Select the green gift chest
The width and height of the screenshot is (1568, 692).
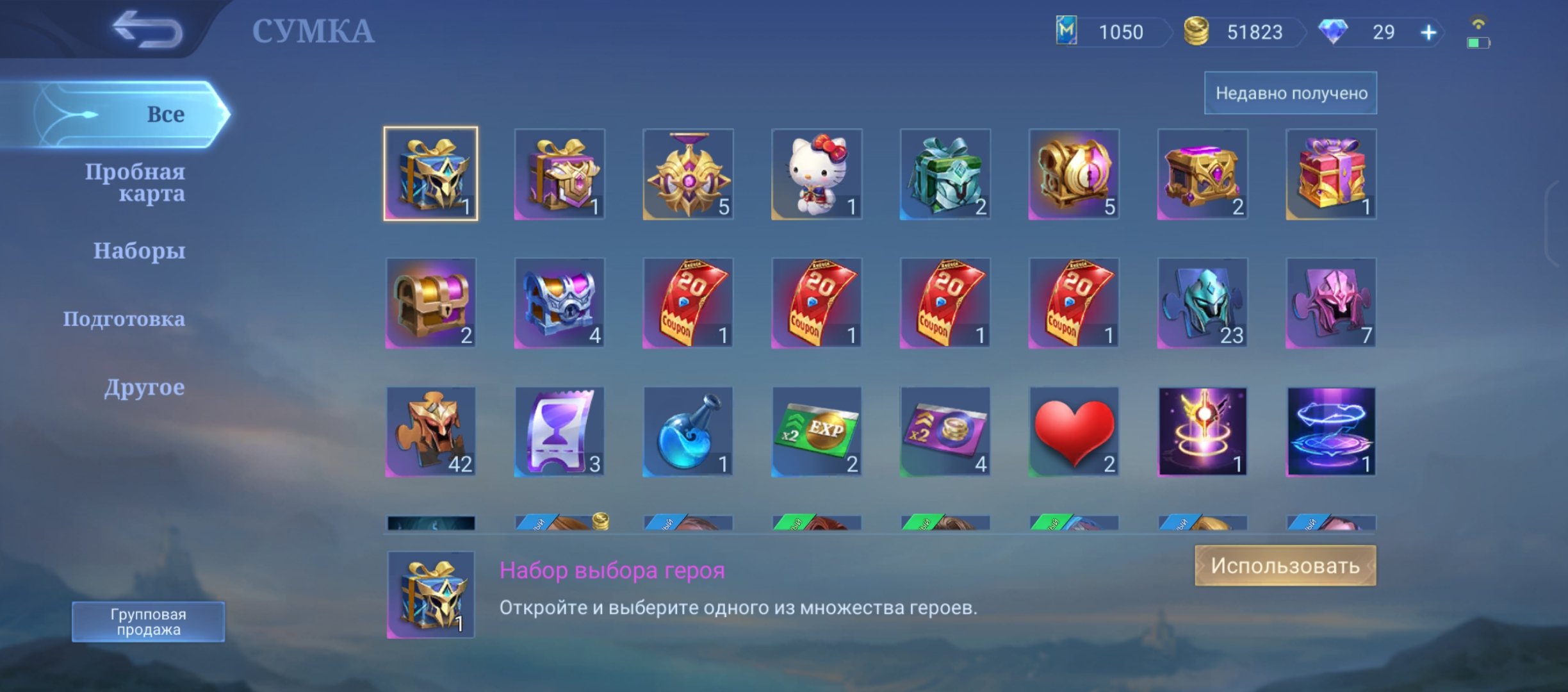point(945,175)
